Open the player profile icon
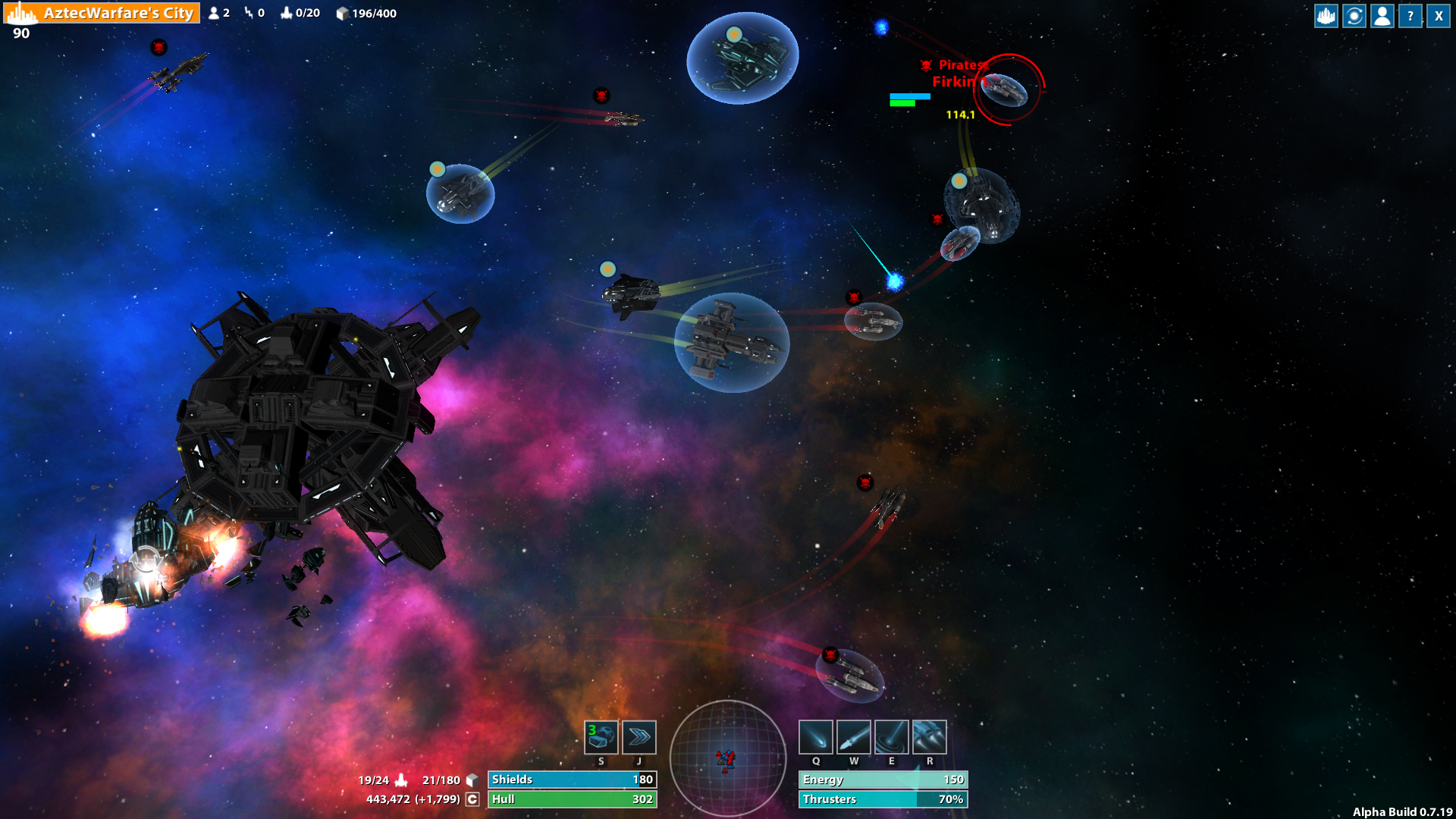Screen dimensions: 1456x819 1382,15
